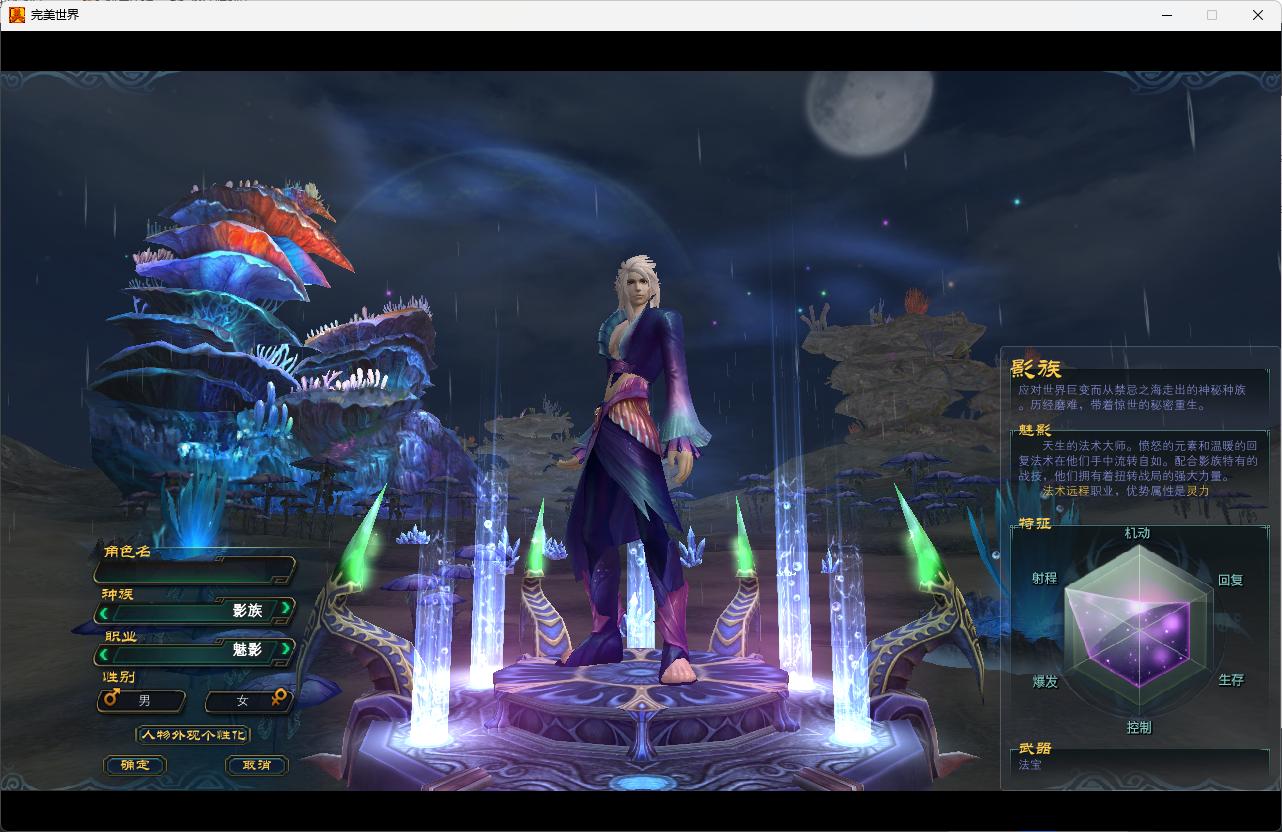This screenshot has width=1282, height=832.
Task: Select the previous class (职业 left arrow)
Action: pos(104,654)
